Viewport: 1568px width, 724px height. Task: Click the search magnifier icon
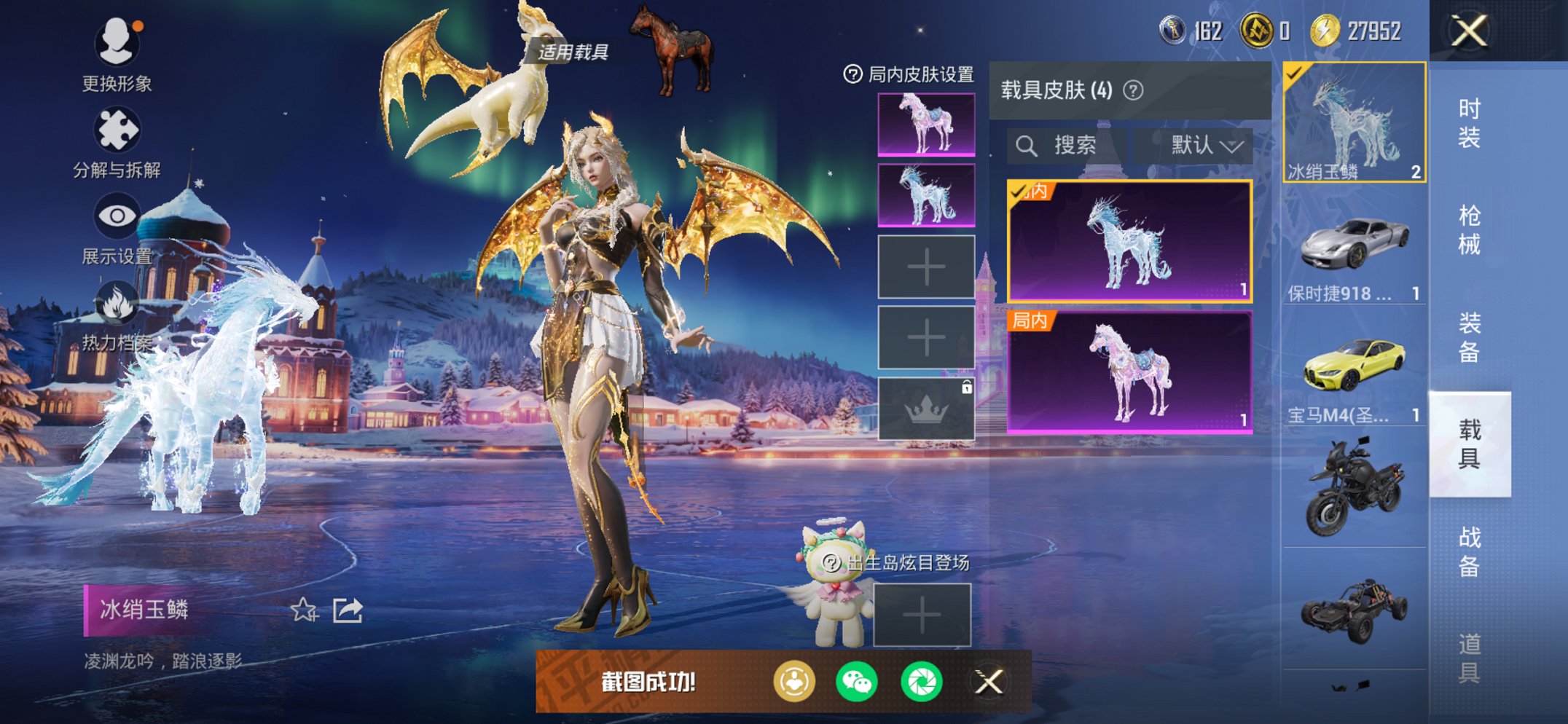click(1026, 145)
